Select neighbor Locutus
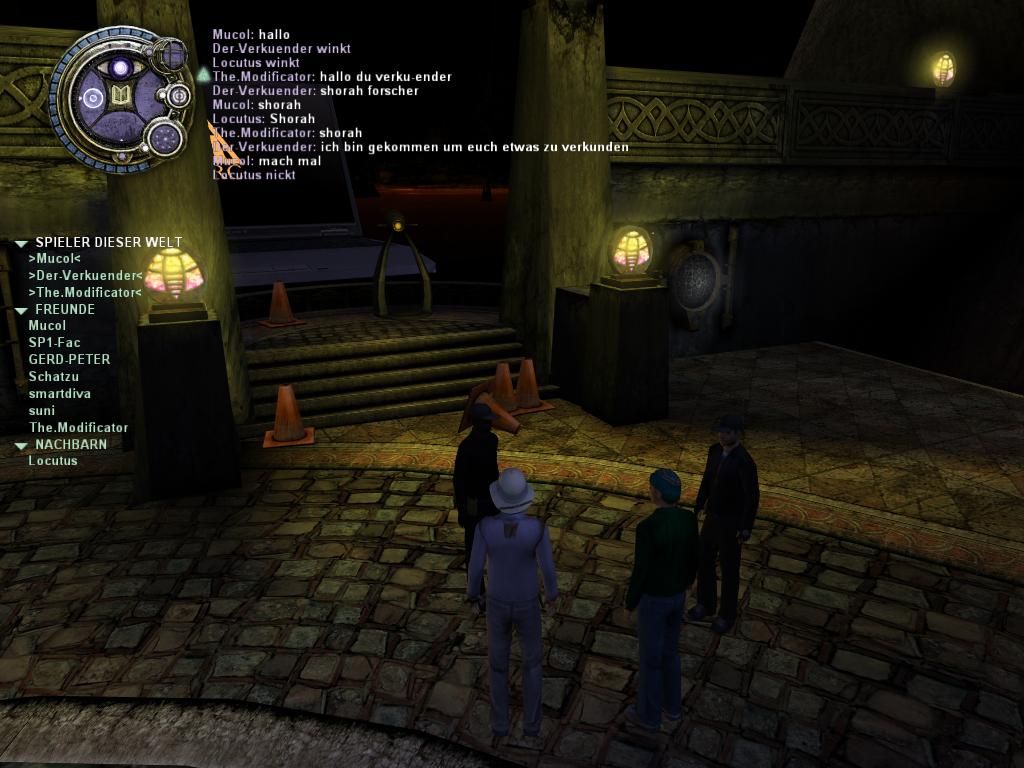The image size is (1024, 768). point(52,461)
